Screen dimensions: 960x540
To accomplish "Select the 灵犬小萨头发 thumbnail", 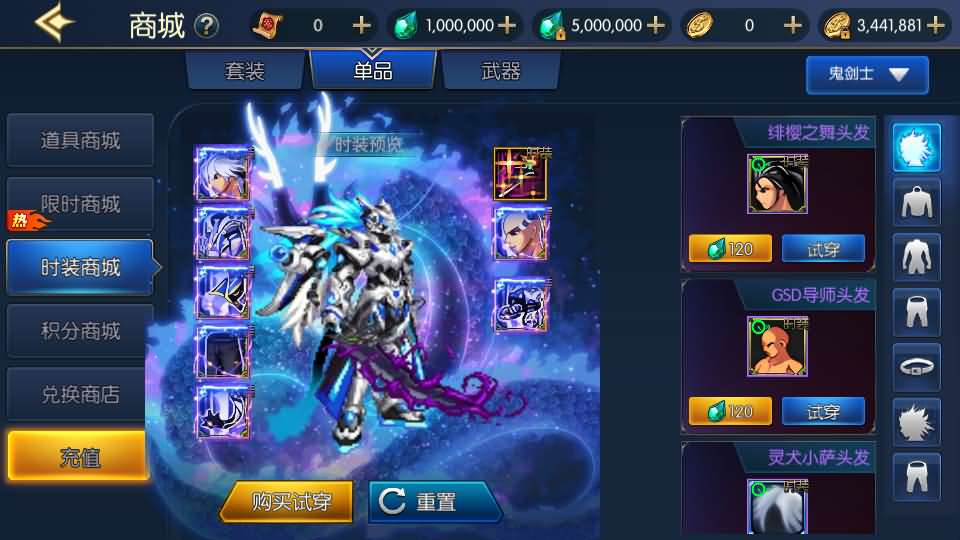I will coord(777,507).
